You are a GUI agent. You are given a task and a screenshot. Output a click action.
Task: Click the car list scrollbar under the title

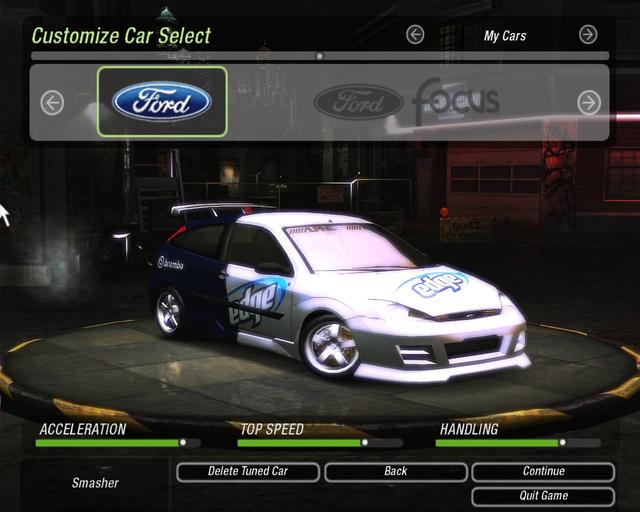pos(320,56)
